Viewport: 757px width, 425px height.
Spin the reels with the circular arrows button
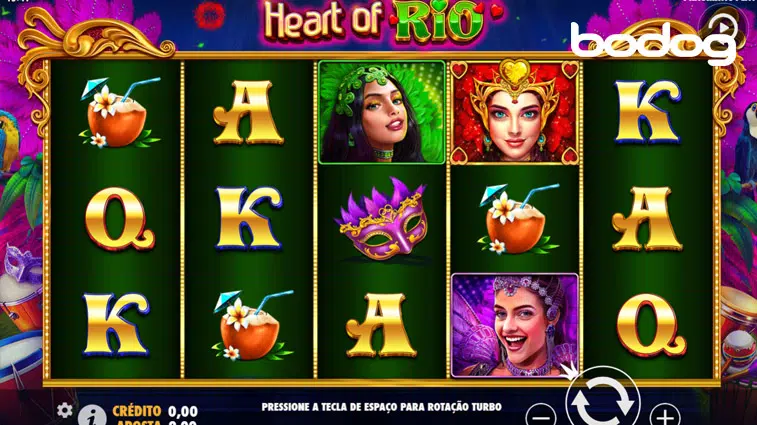602,402
